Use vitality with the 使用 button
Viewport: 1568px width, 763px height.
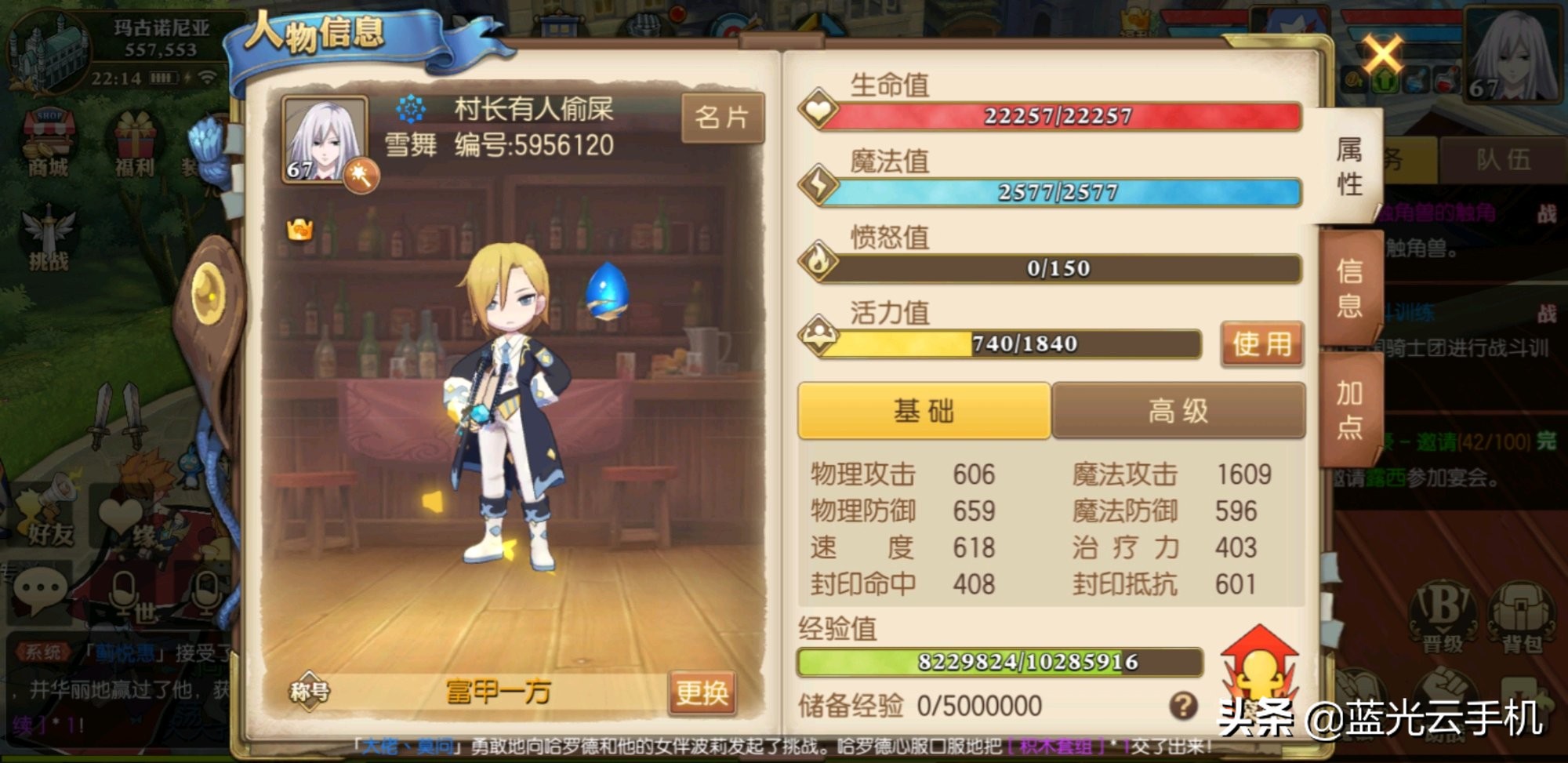(x=1261, y=343)
